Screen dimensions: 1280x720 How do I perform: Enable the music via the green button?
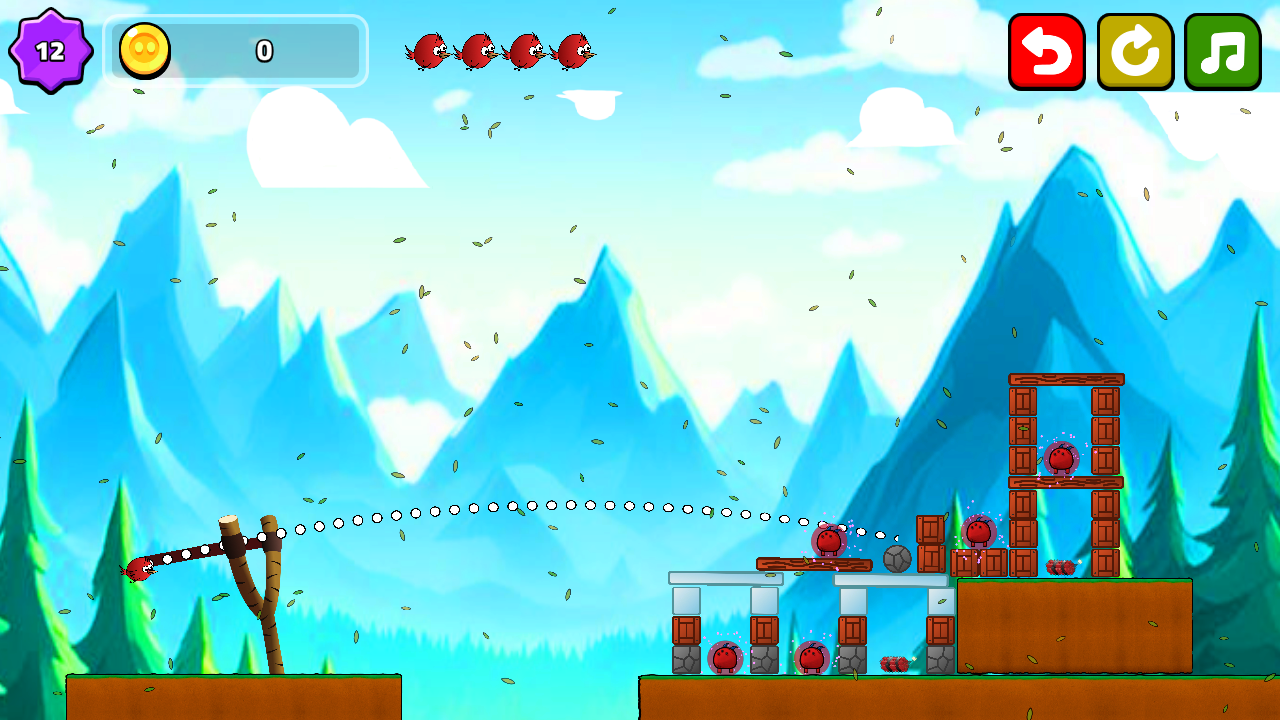(1224, 53)
